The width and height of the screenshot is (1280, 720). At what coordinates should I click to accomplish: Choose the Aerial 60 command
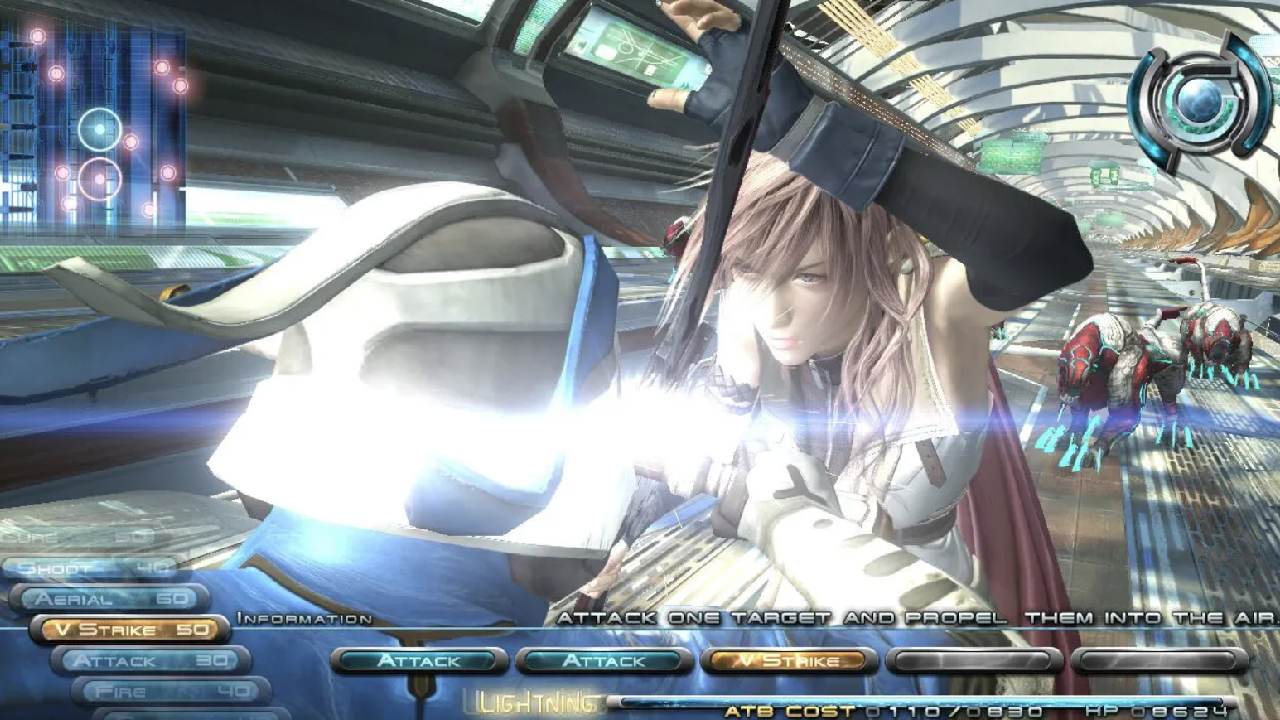click(x=110, y=598)
